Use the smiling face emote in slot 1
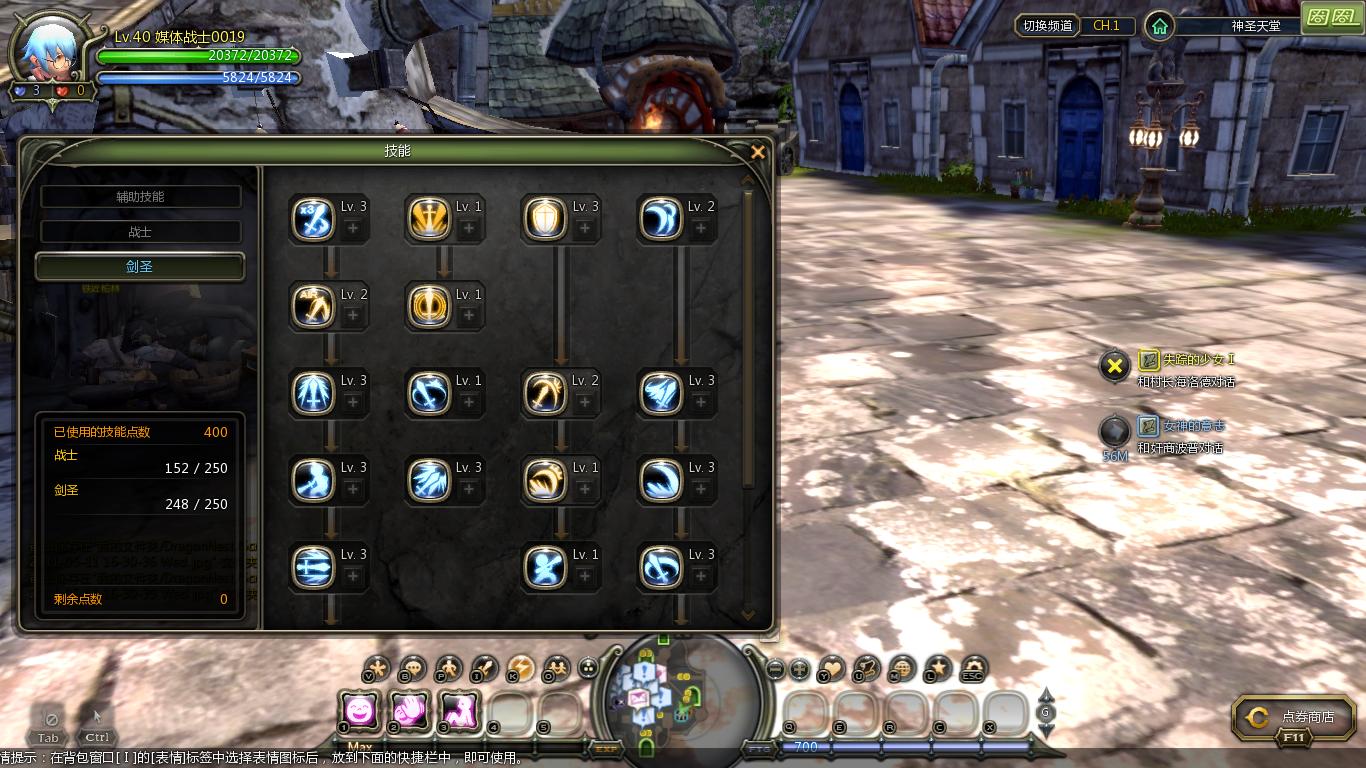The height and width of the screenshot is (768, 1366). coord(360,711)
